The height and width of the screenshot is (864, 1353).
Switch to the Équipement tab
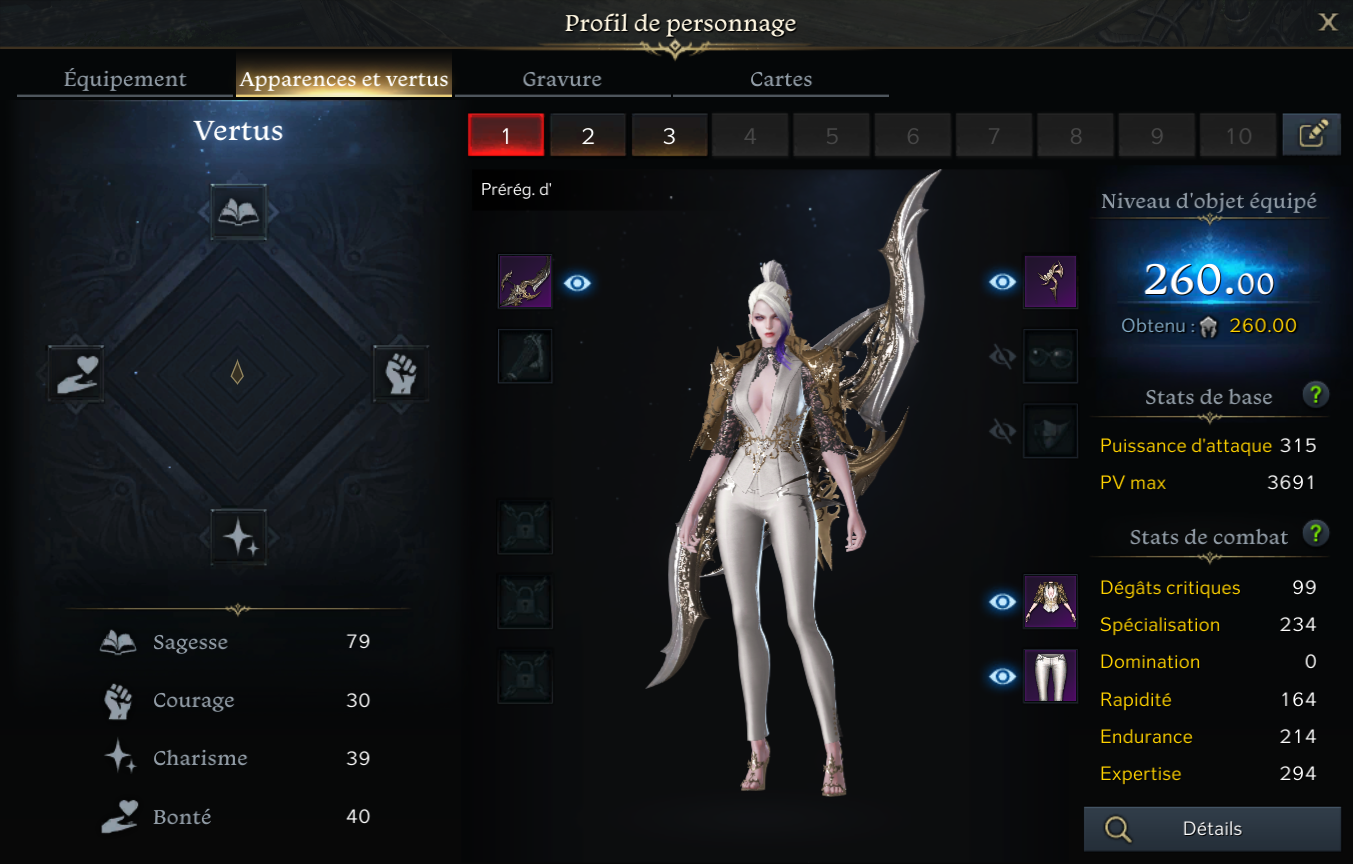pos(125,79)
